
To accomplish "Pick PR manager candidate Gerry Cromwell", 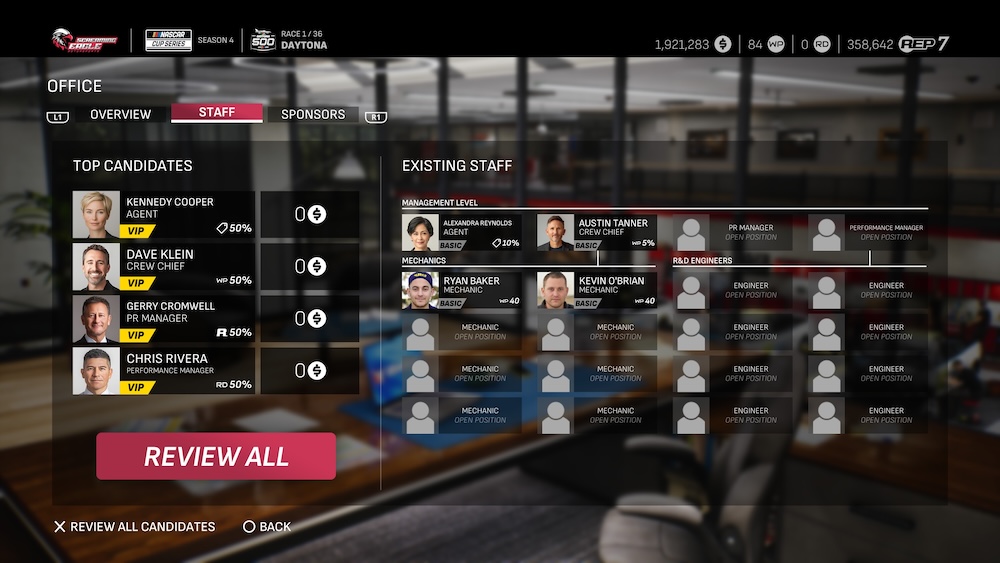I will point(164,319).
